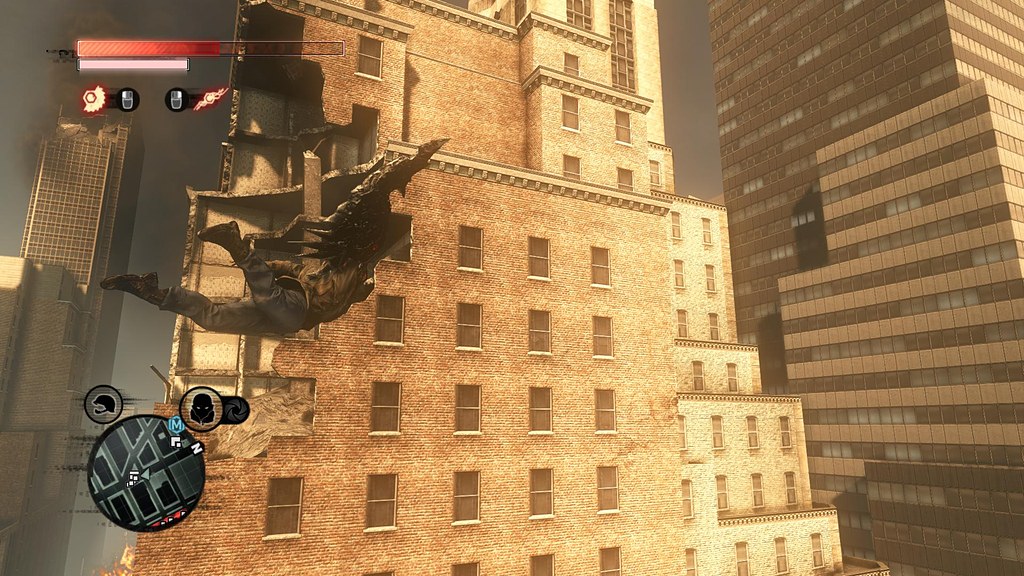Click the blue M mission marker
Viewport: 1024px width, 576px height.
tap(177, 425)
